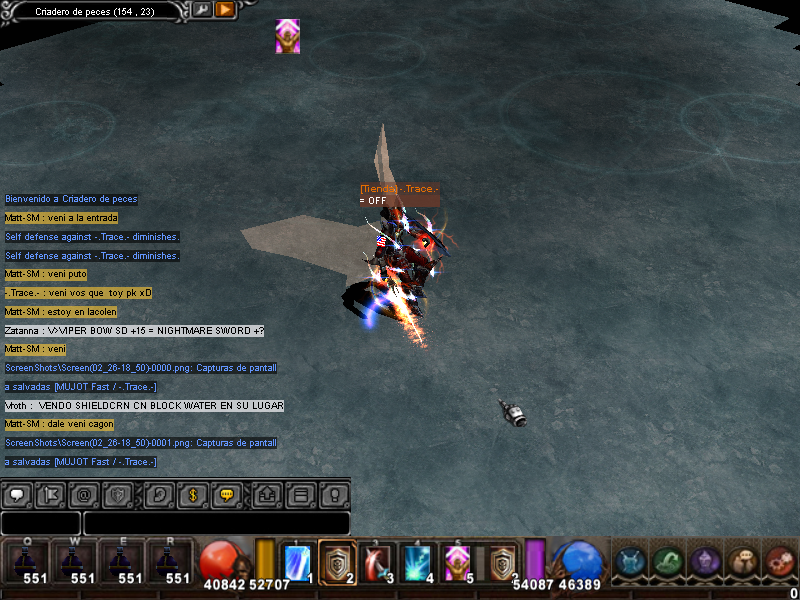Activate the lightning skill in slot 4
The image size is (800, 600).
tap(416, 562)
